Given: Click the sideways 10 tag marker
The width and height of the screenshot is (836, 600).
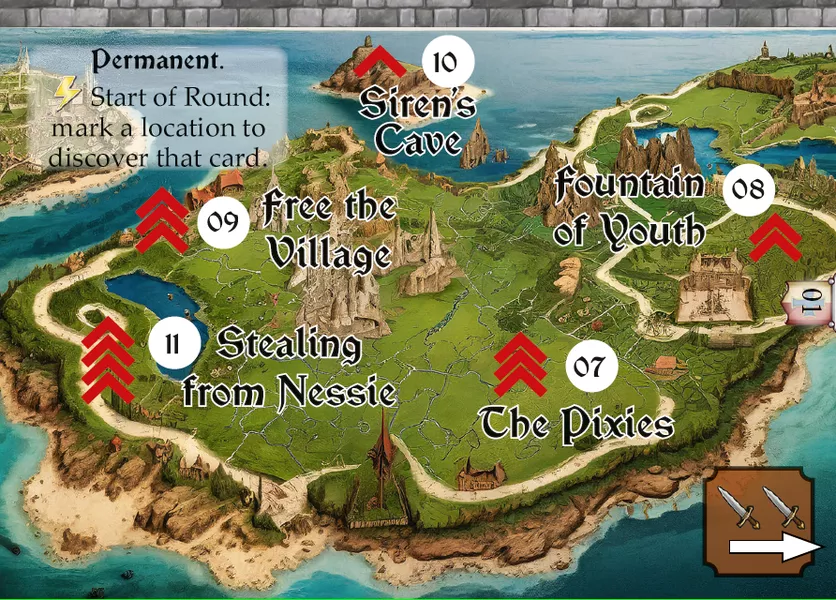Looking at the screenshot, I should coord(813,299).
